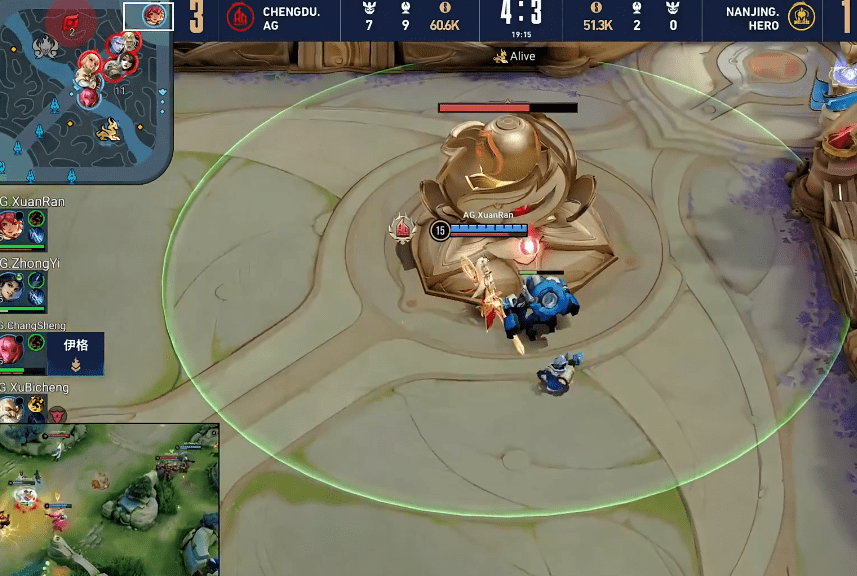This screenshot has height=576, width=857.
Task: Select the AG XuanRan player portrait
Action: click(x=12, y=225)
